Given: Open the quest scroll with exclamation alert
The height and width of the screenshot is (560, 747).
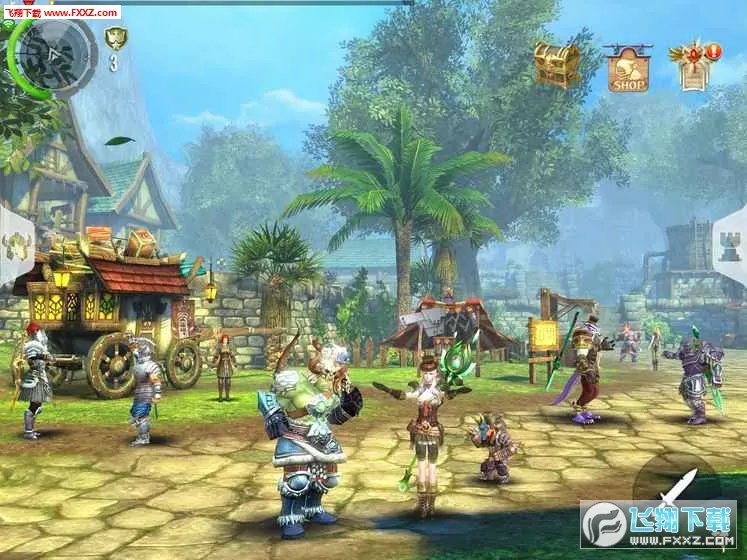Looking at the screenshot, I should tap(697, 65).
